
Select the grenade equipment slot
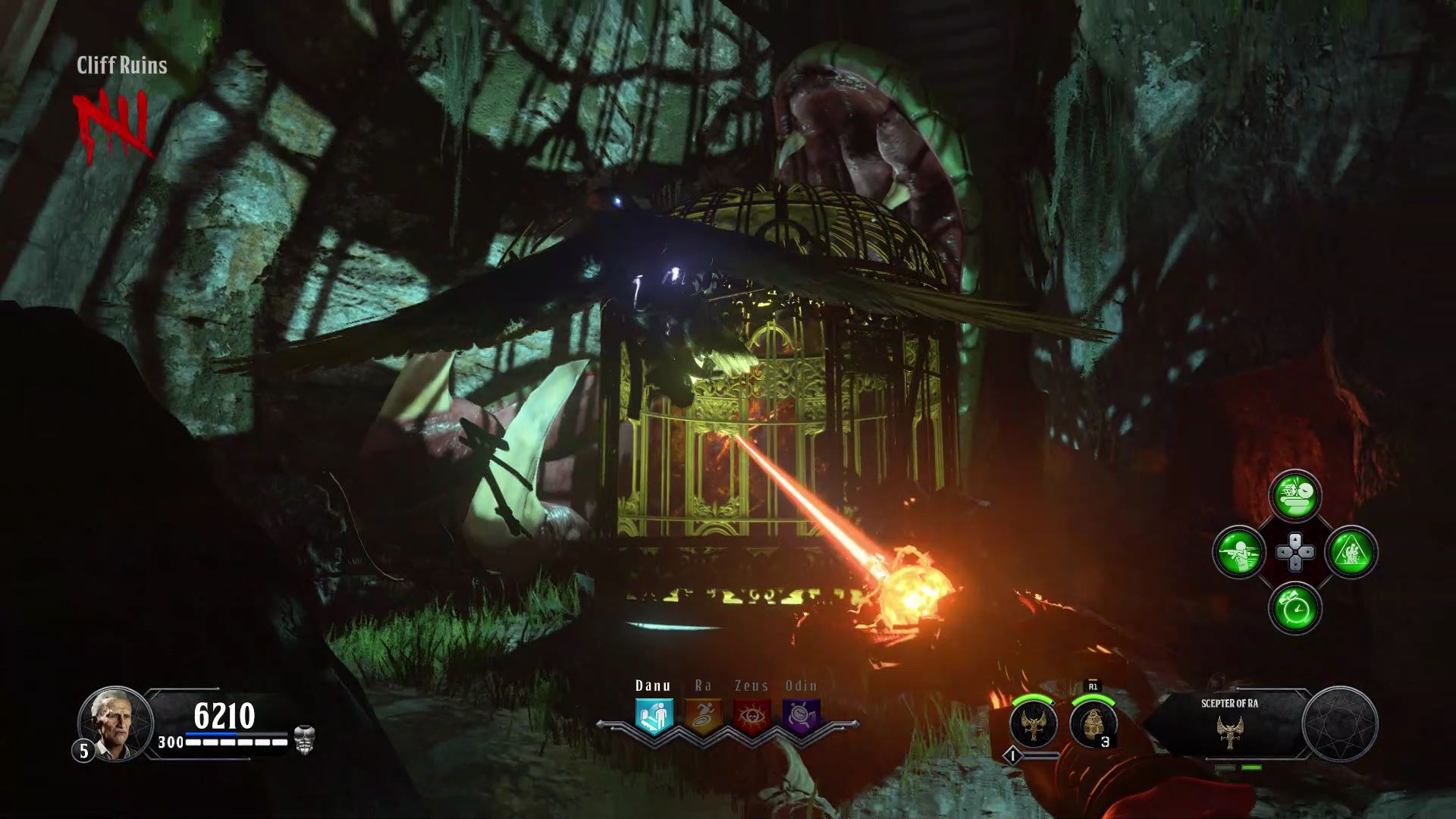(1093, 723)
